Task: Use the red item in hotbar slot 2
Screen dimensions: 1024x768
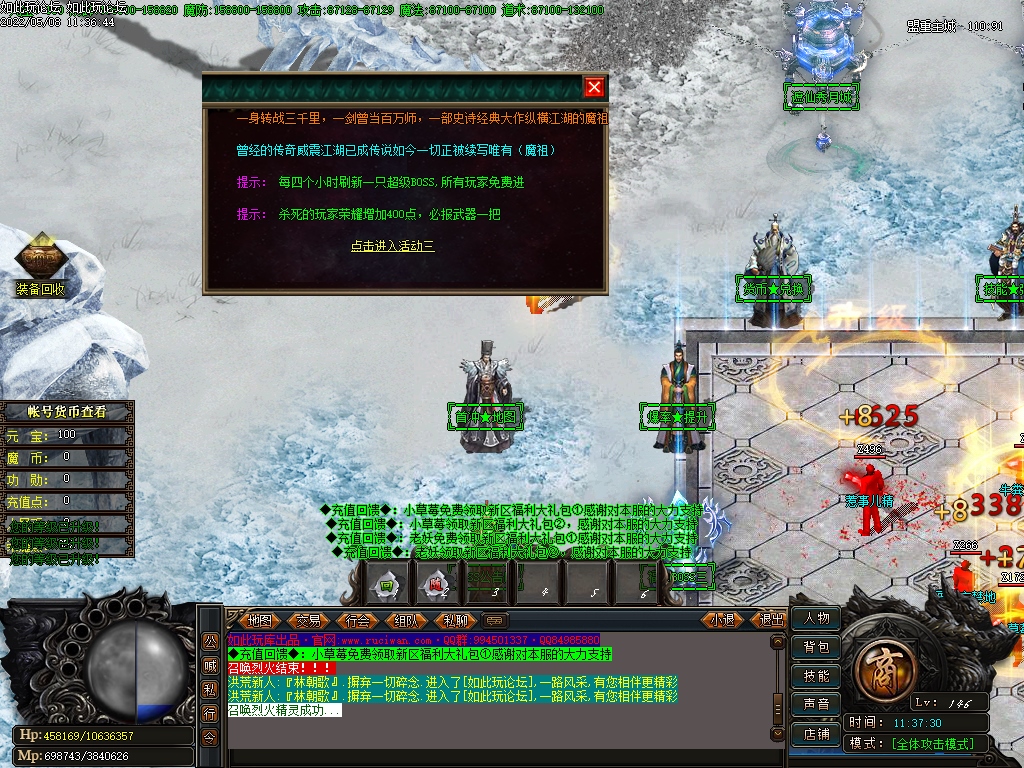Action: [x=436, y=583]
